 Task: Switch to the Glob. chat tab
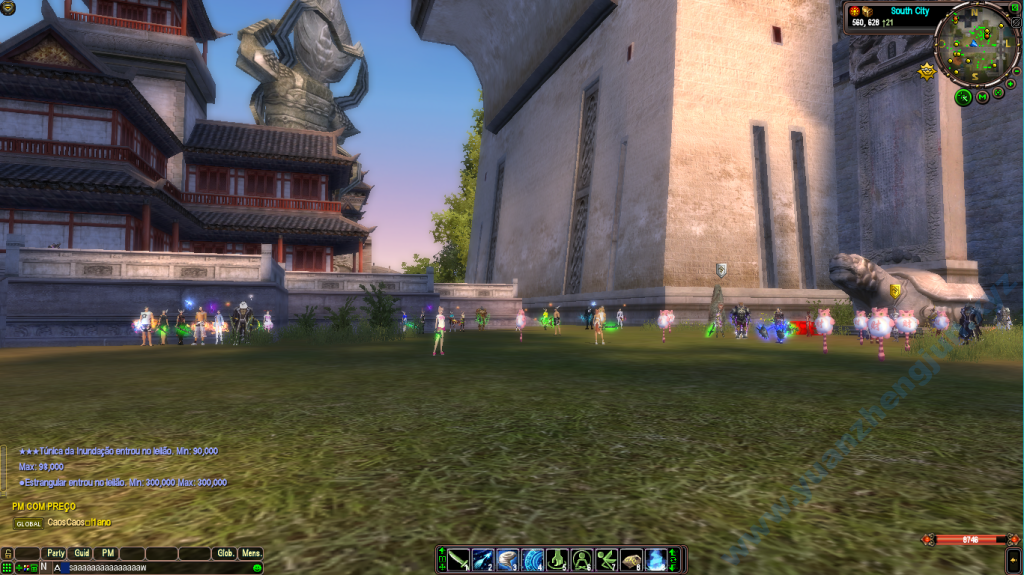(225, 553)
